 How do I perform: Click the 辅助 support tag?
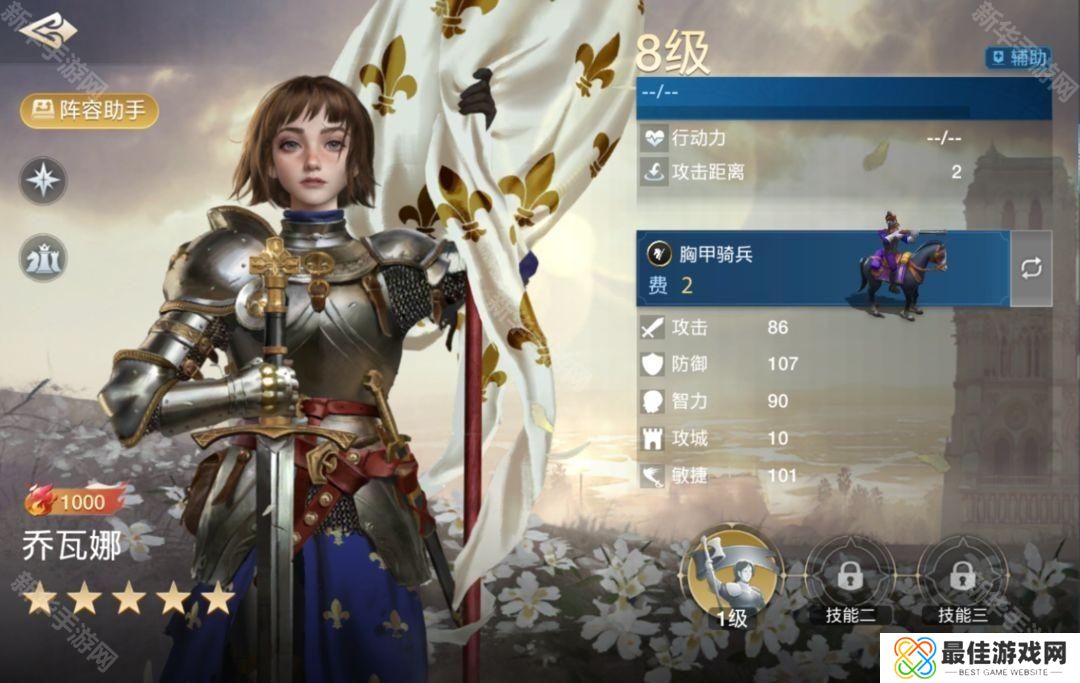[x=1017, y=57]
